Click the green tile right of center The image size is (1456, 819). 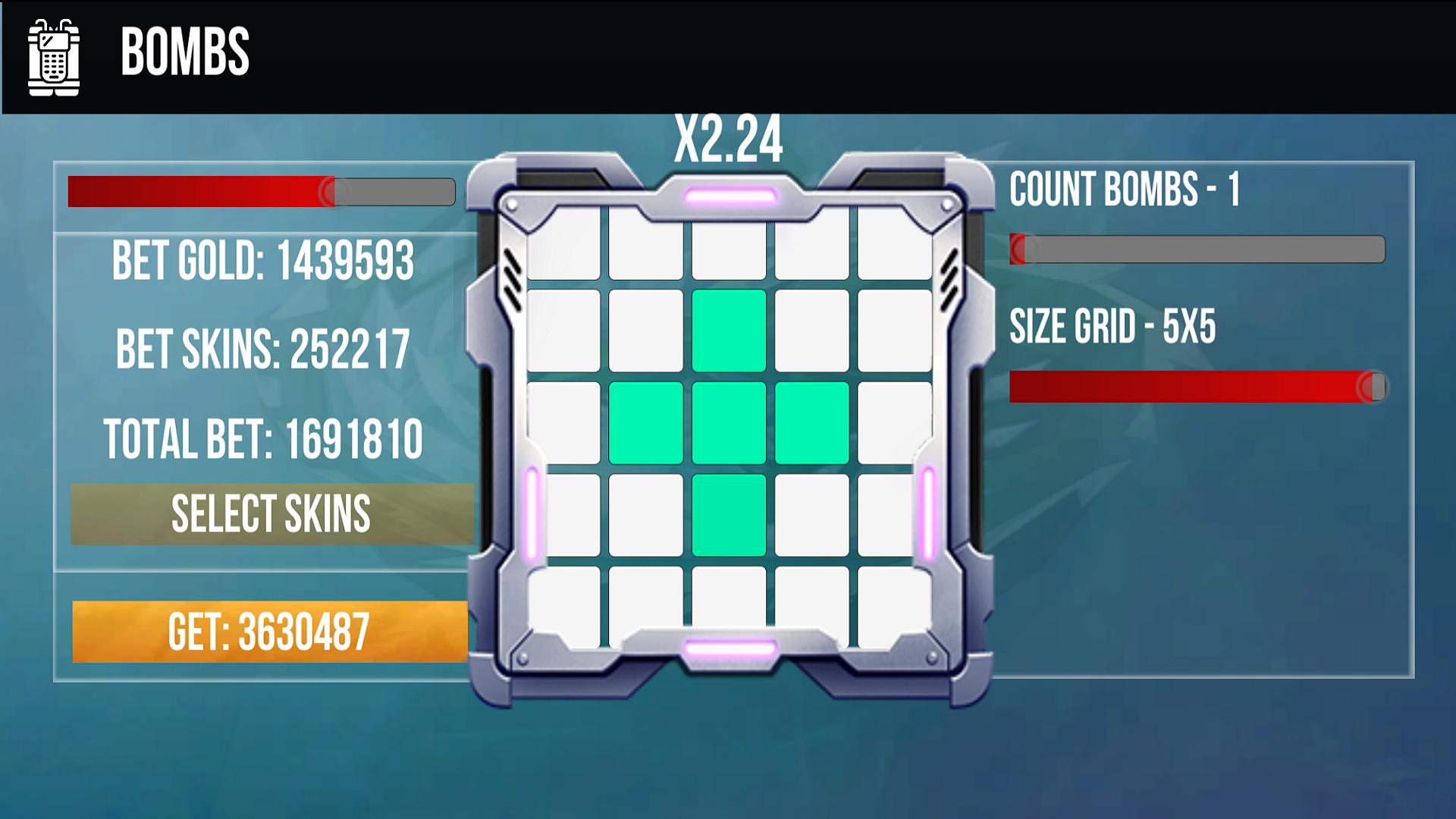click(811, 421)
